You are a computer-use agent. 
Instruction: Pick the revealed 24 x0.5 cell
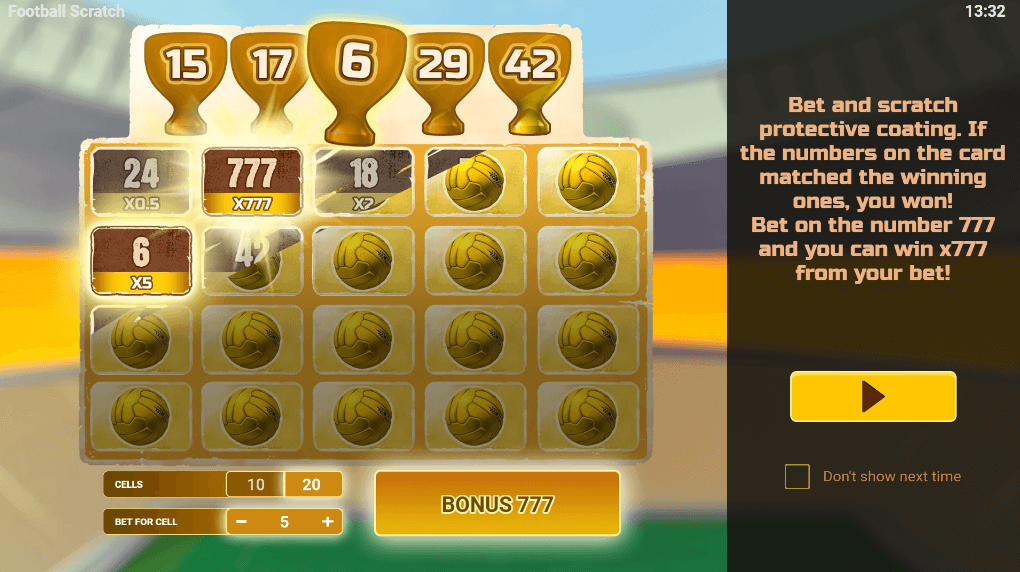(141, 182)
